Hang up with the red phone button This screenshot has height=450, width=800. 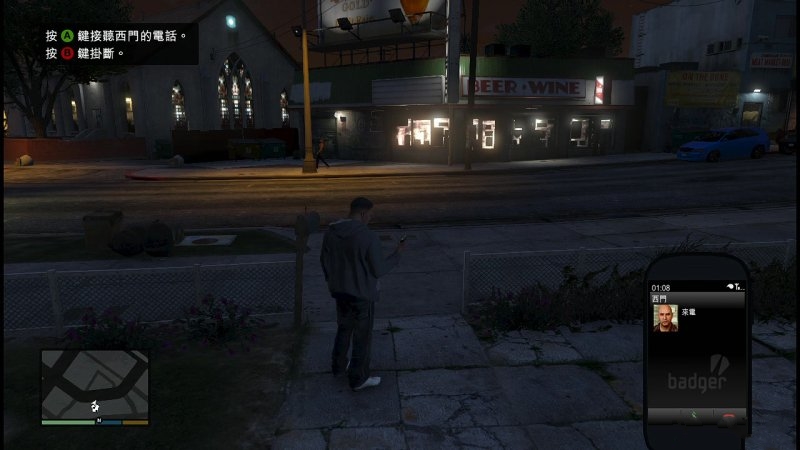coord(729,415)
